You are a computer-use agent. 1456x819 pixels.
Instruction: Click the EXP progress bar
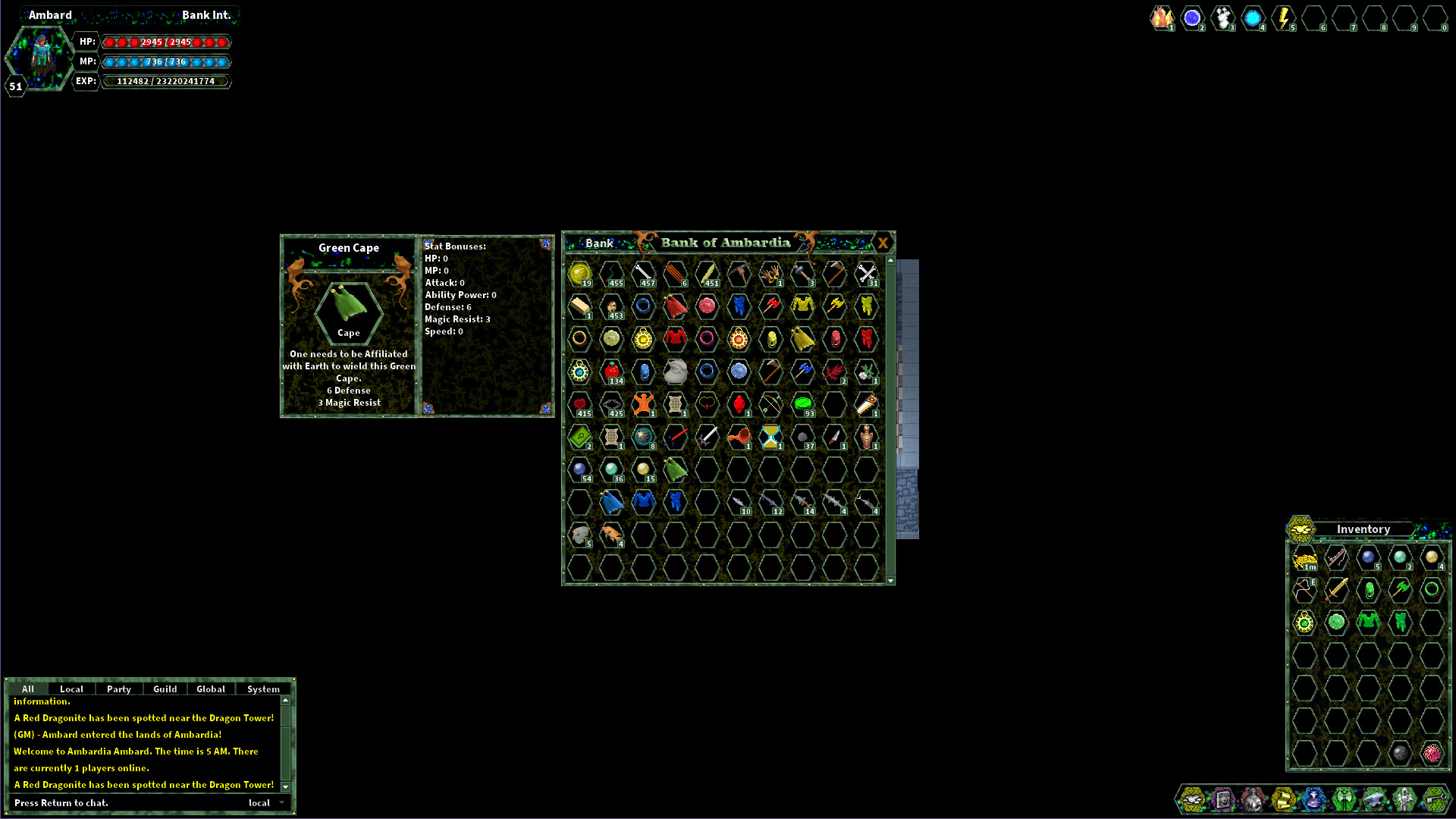coord(165,81)
